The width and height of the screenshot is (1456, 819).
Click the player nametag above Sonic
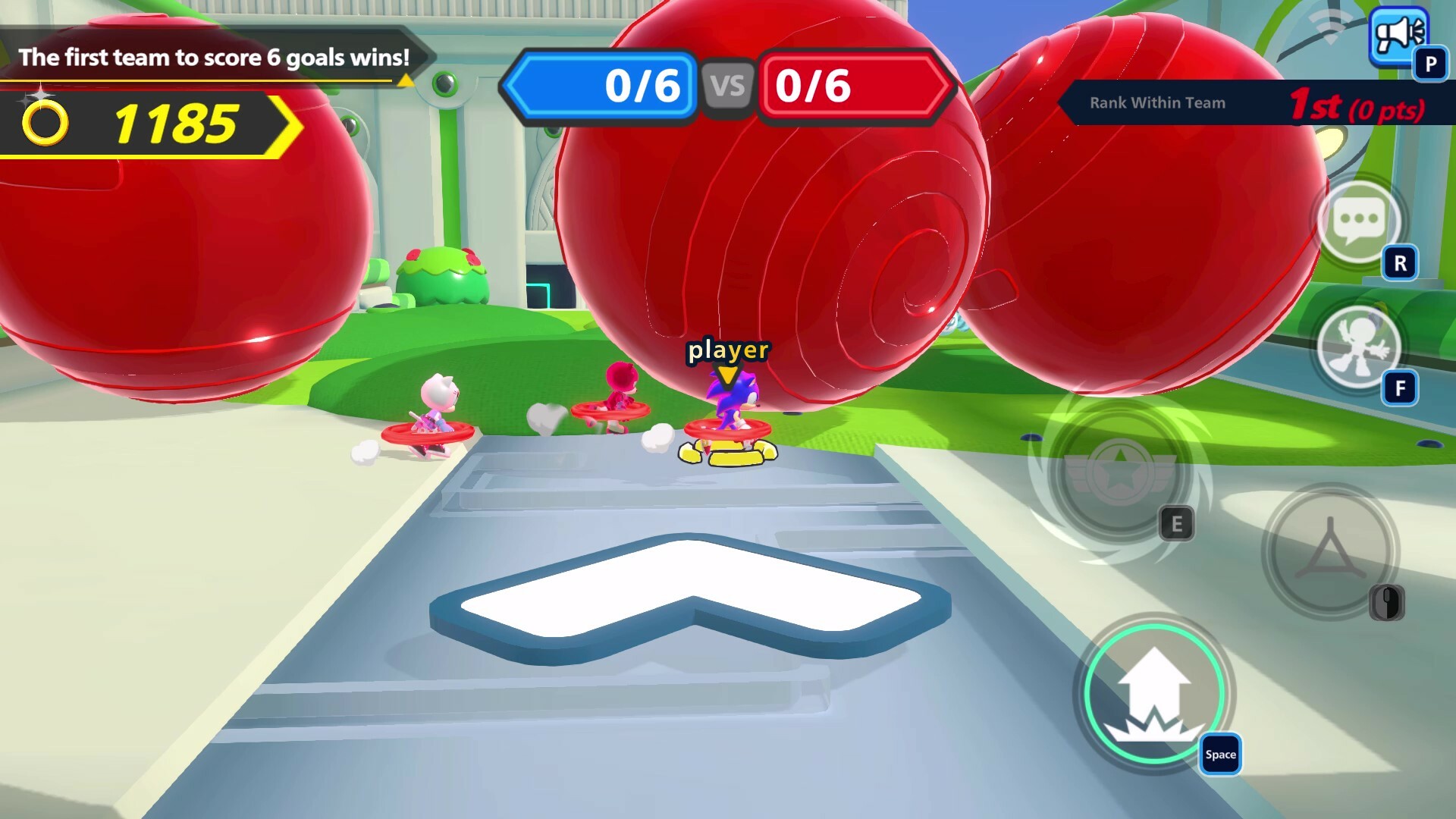point(727,350)
